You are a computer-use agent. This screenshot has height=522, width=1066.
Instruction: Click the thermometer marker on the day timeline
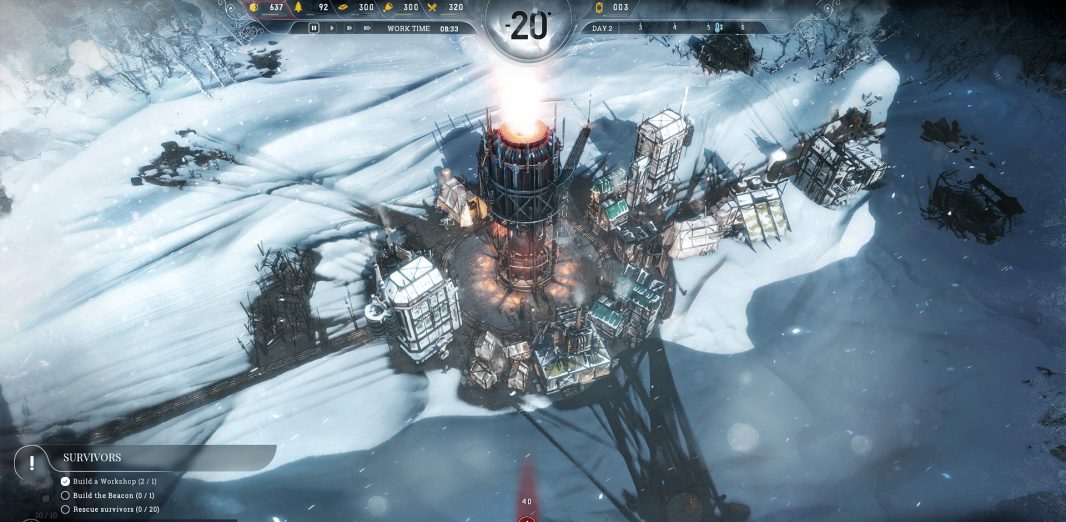[x=716, y=27]
